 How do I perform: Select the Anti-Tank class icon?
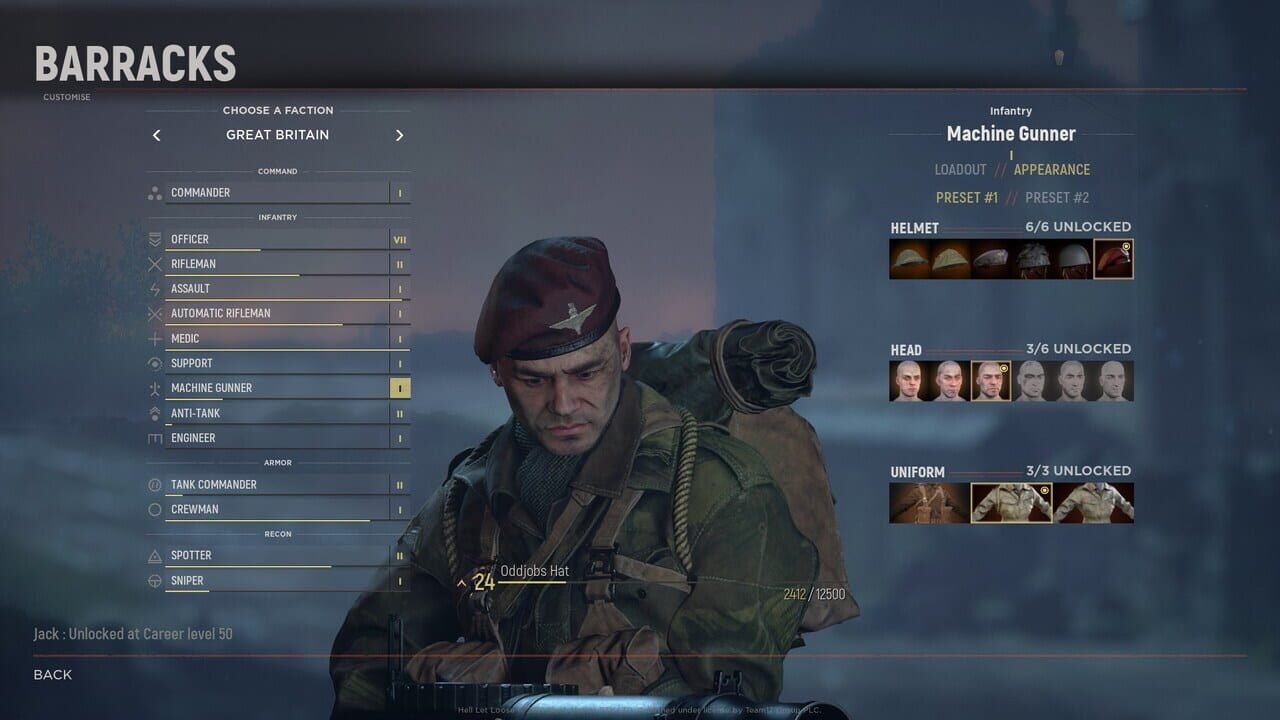[x=153, y=412]
